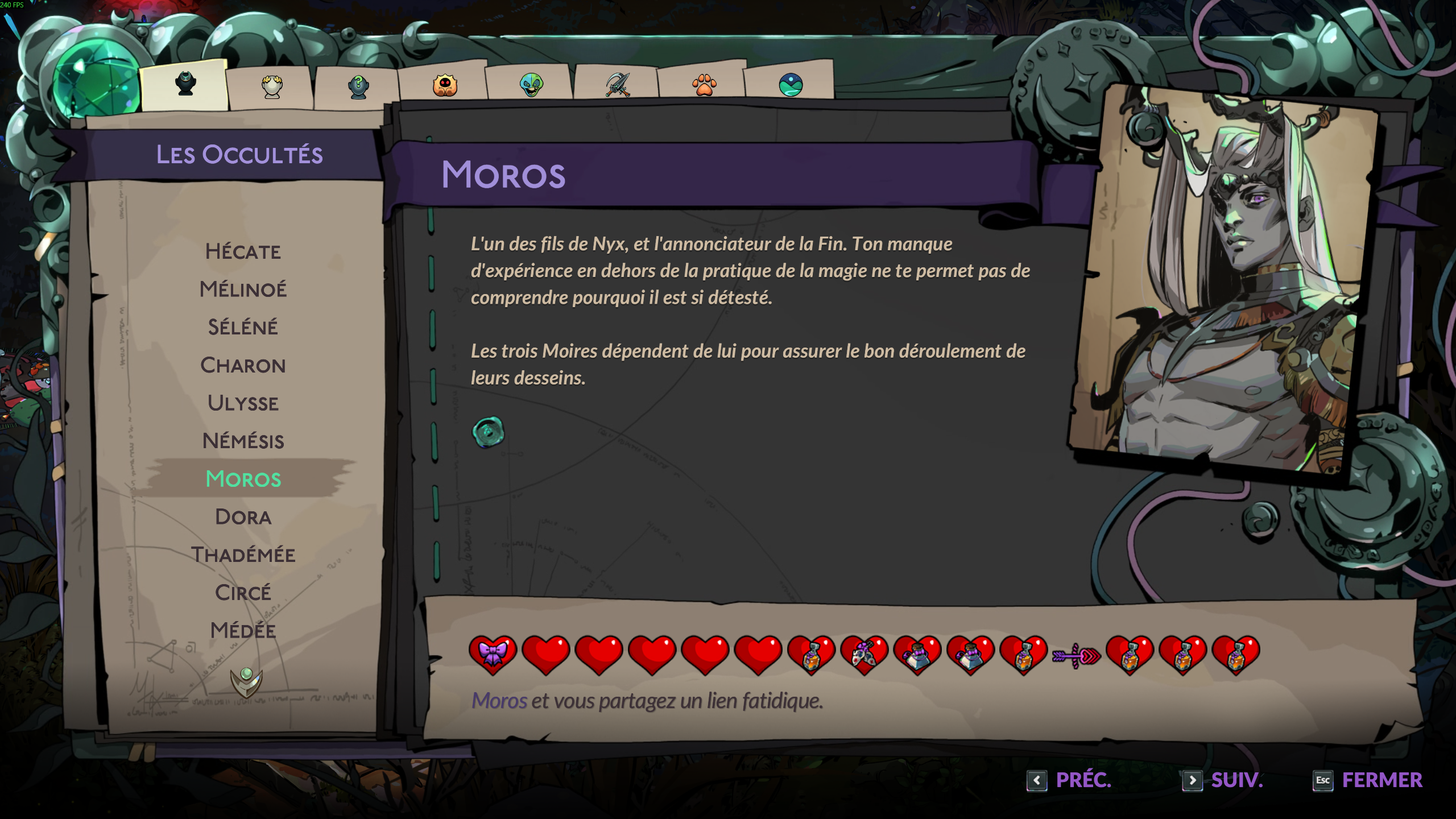Viewport: 1456px width, 819px height.
Task: Show Charon's entry
Action: tap(243, 365)
